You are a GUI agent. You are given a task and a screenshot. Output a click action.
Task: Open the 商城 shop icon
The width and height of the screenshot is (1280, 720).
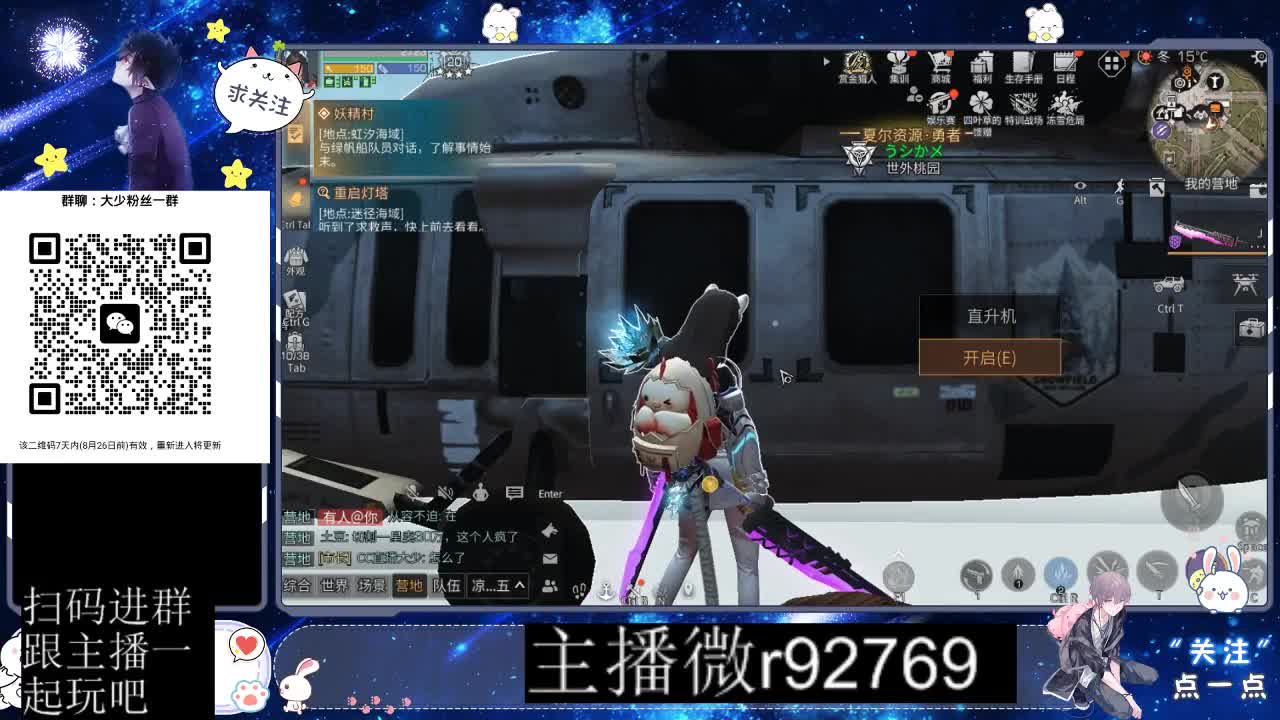[x=939, y=64]
